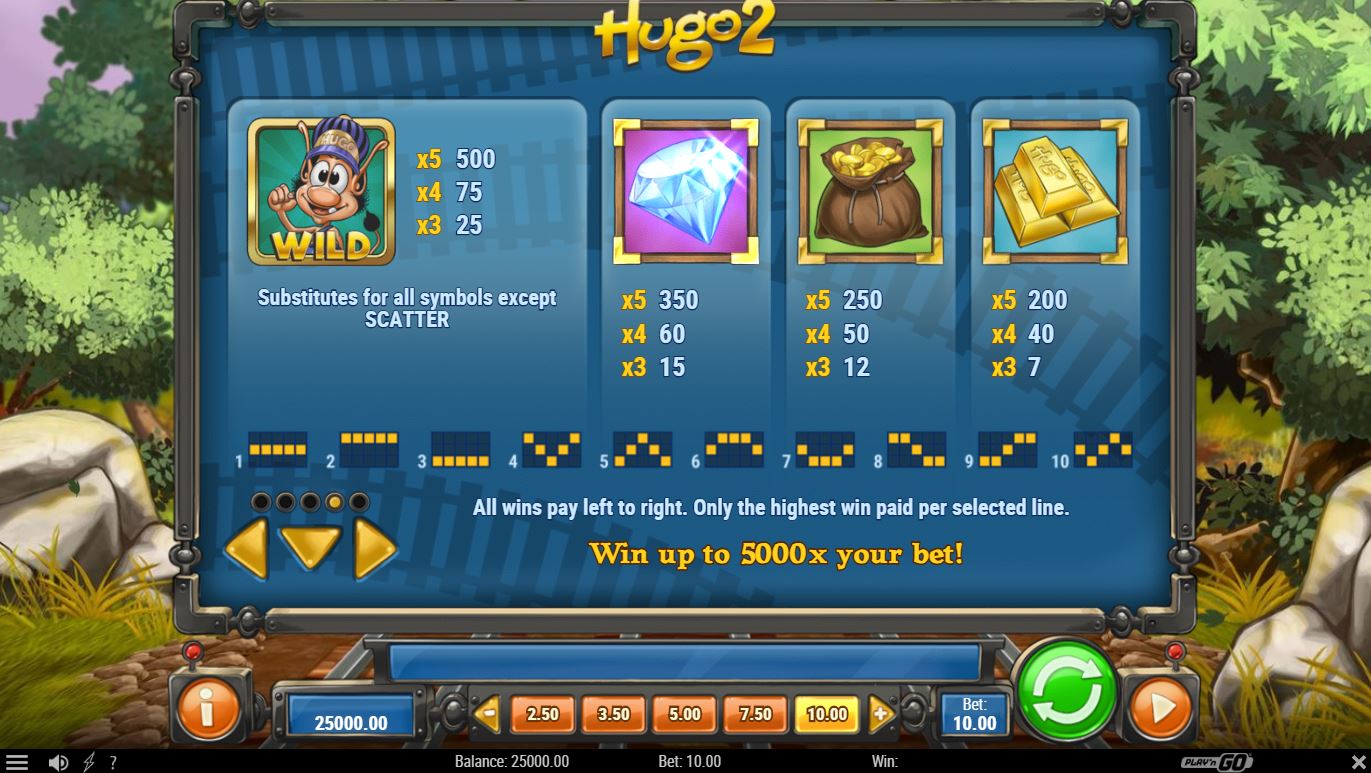Advance to next paytable page with right arrow
Viewport: 1371px width, 773px height.
click(375, 550)
